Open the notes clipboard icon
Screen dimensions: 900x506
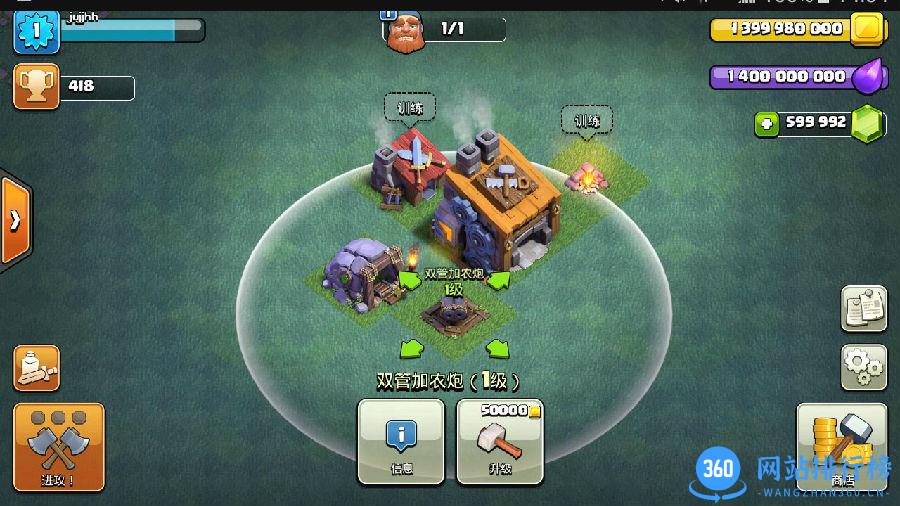[x=863, y=308]
